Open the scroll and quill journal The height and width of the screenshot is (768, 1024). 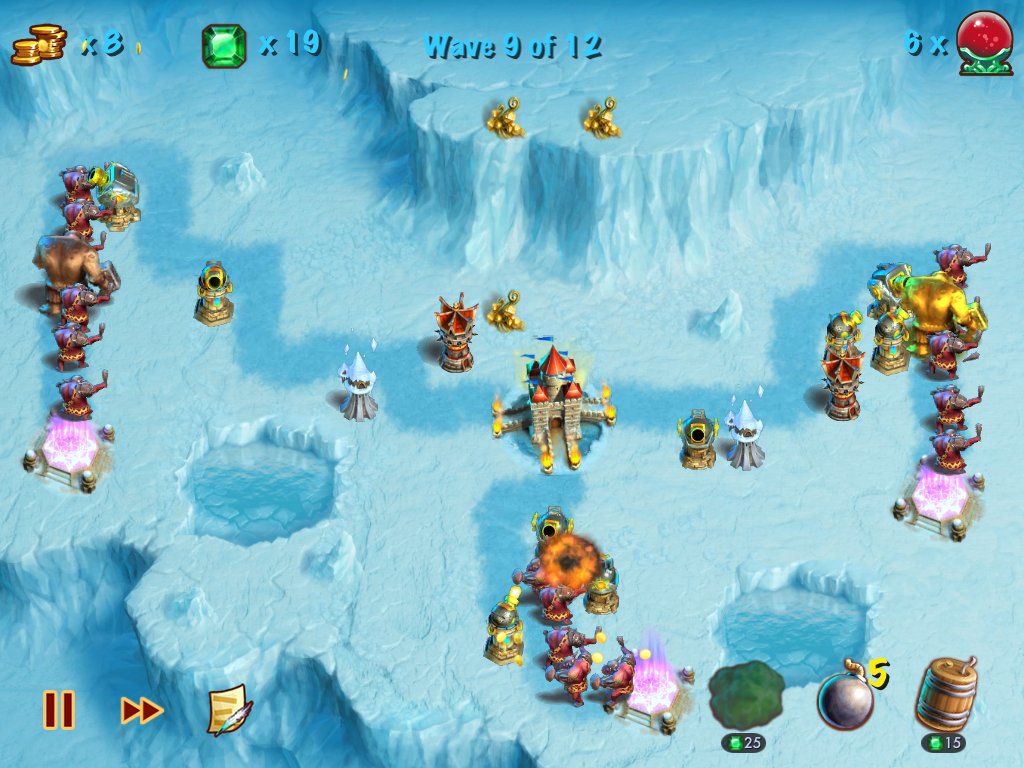[x=229, y=710]
